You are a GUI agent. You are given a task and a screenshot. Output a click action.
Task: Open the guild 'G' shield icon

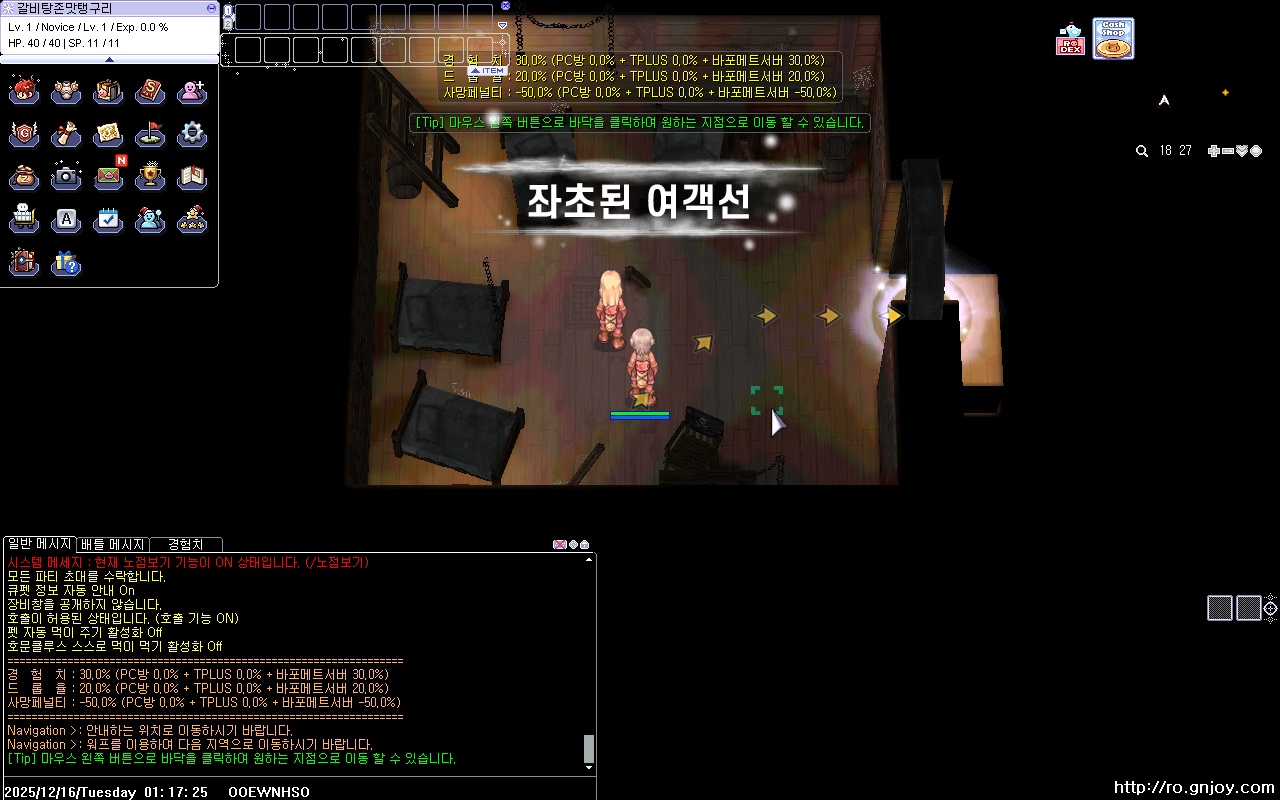[24, 134]
